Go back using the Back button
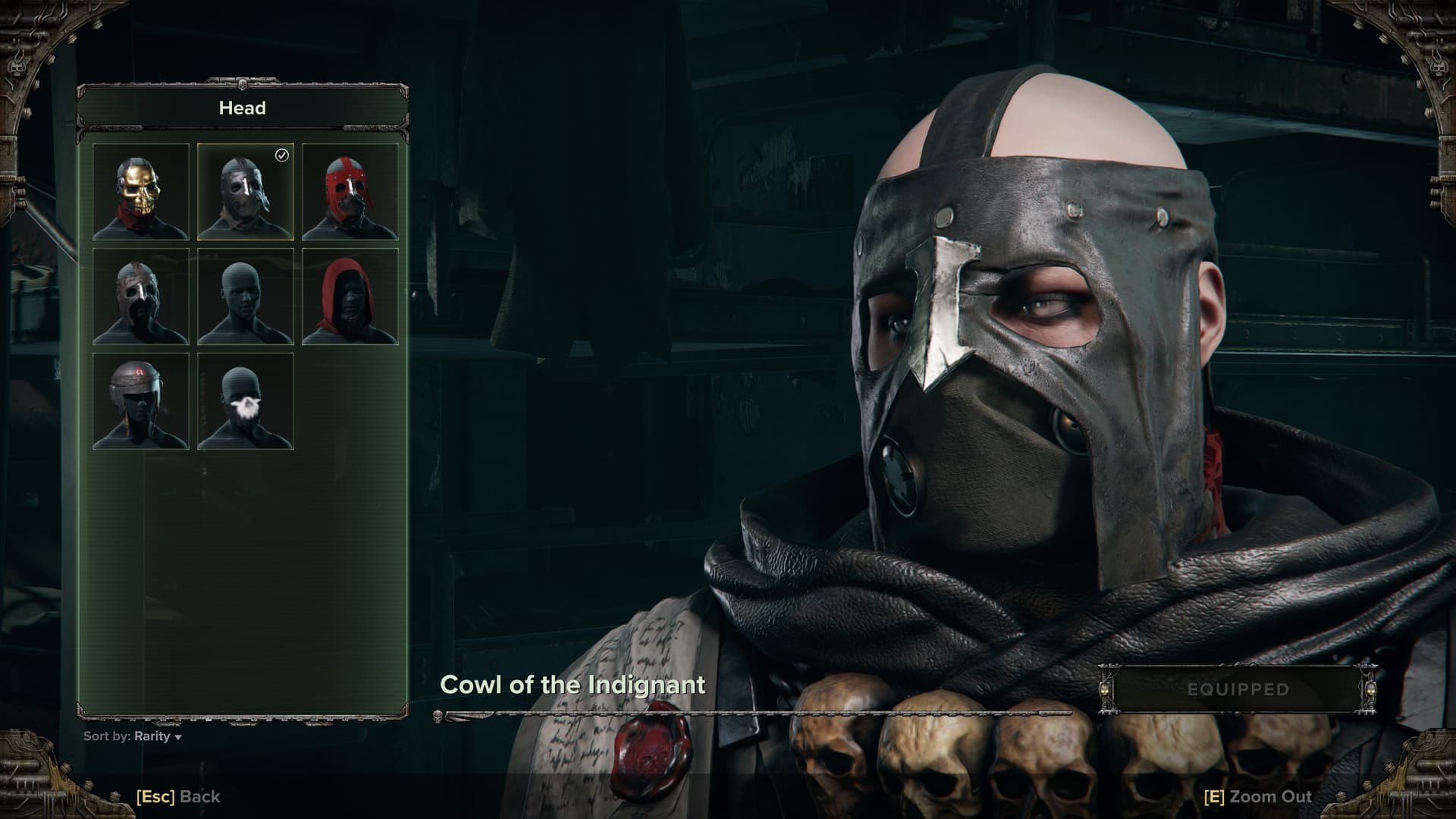 tap(178, 796)
